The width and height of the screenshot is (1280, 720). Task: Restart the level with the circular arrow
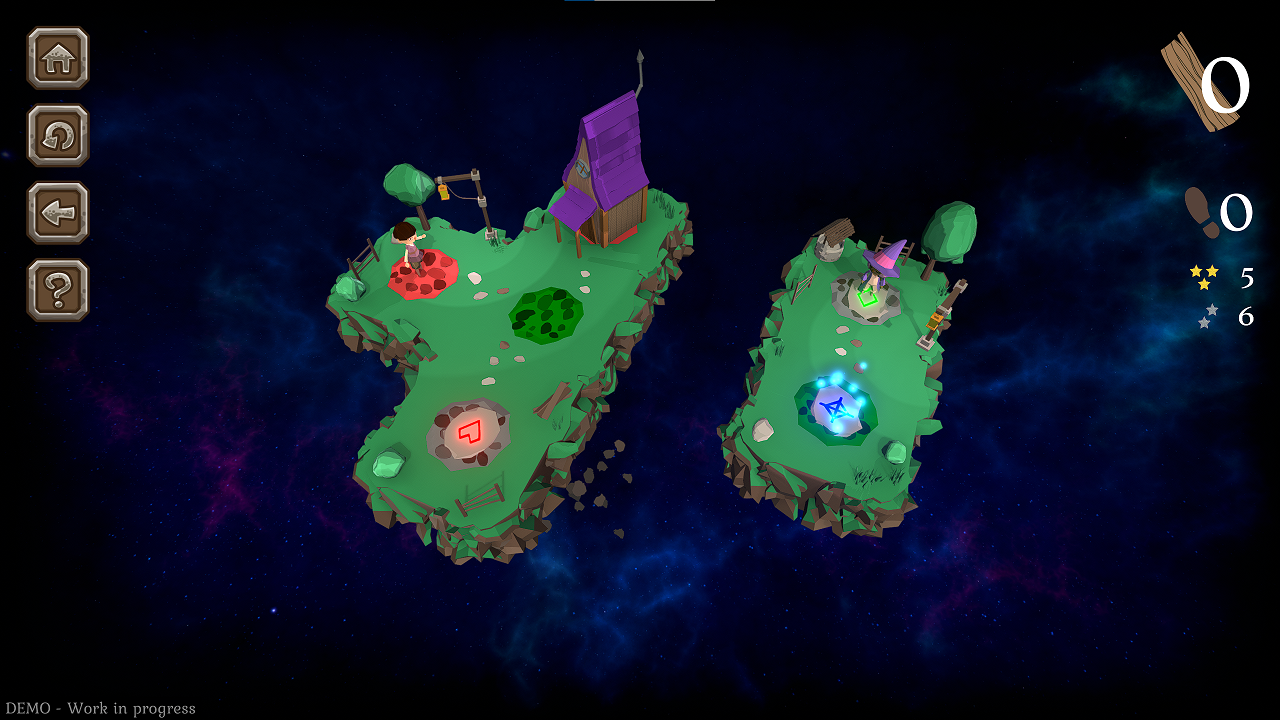tap(58, 135)
